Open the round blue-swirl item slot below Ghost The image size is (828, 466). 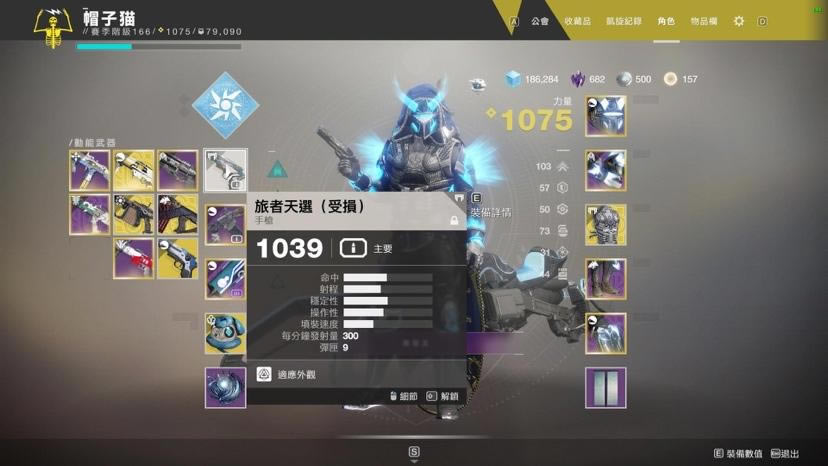tap(225, 388)
